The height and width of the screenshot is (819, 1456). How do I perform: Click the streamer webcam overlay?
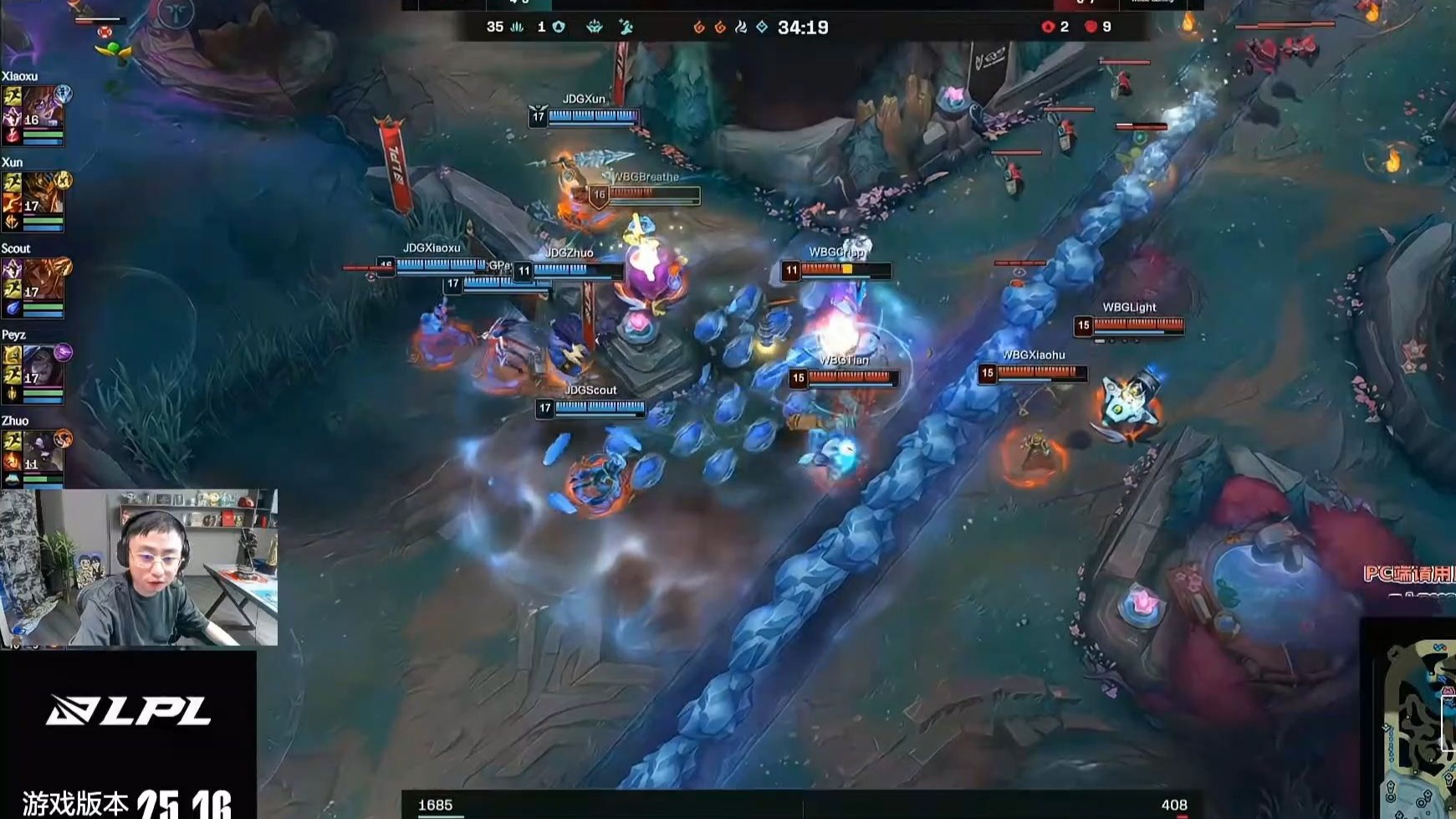coord(139,567)
